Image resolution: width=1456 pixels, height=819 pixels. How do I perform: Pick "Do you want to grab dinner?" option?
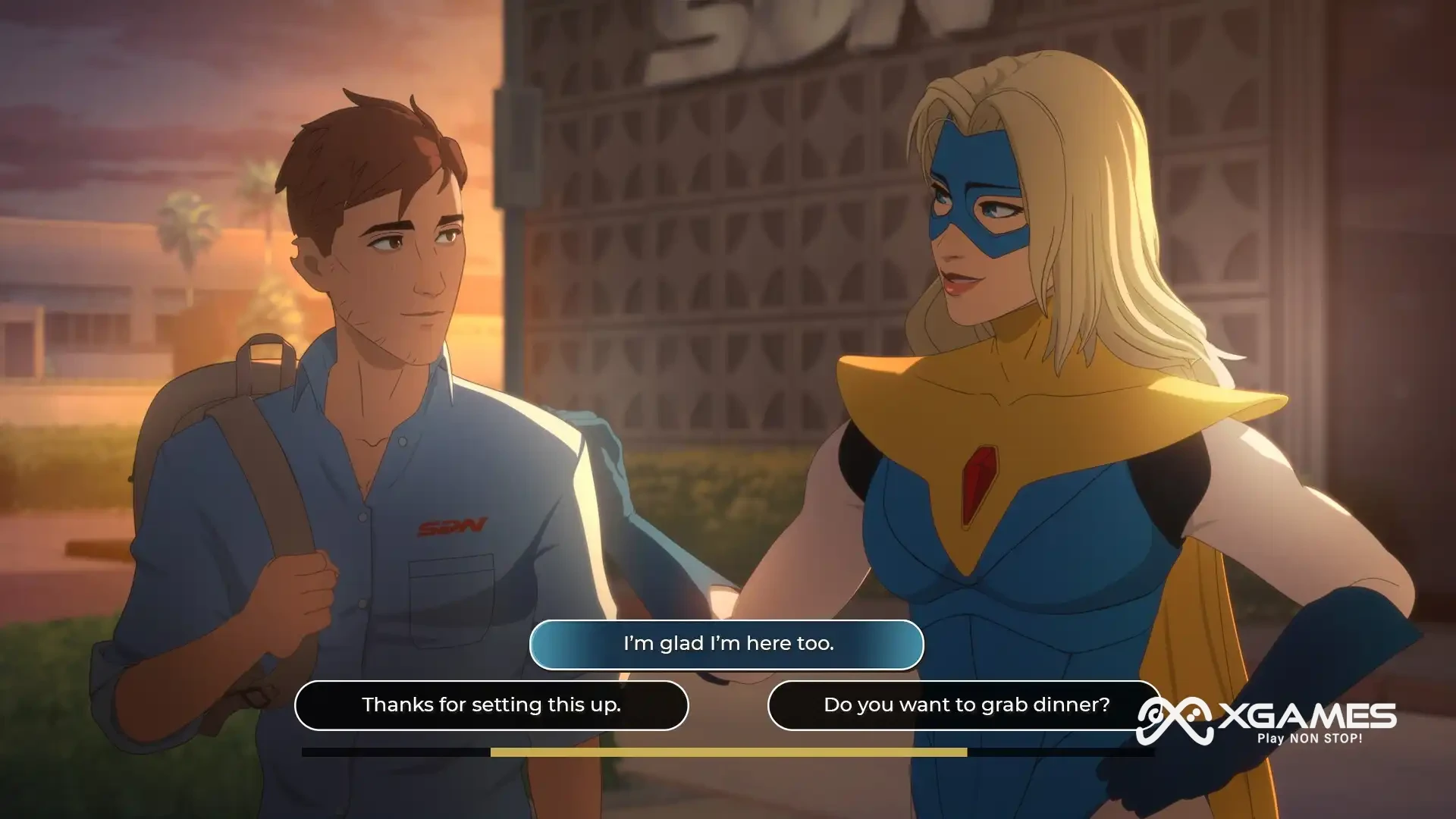tap(965, 705)
